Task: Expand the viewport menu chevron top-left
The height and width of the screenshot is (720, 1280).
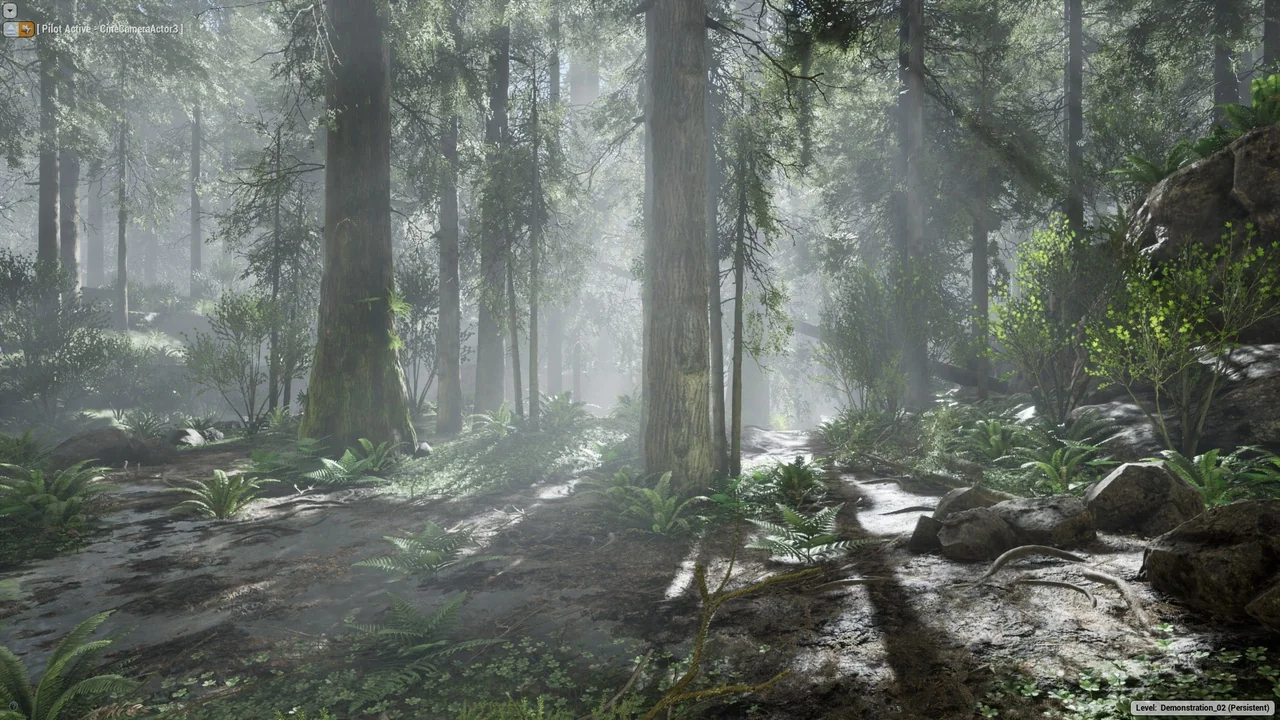Action: 10,10
